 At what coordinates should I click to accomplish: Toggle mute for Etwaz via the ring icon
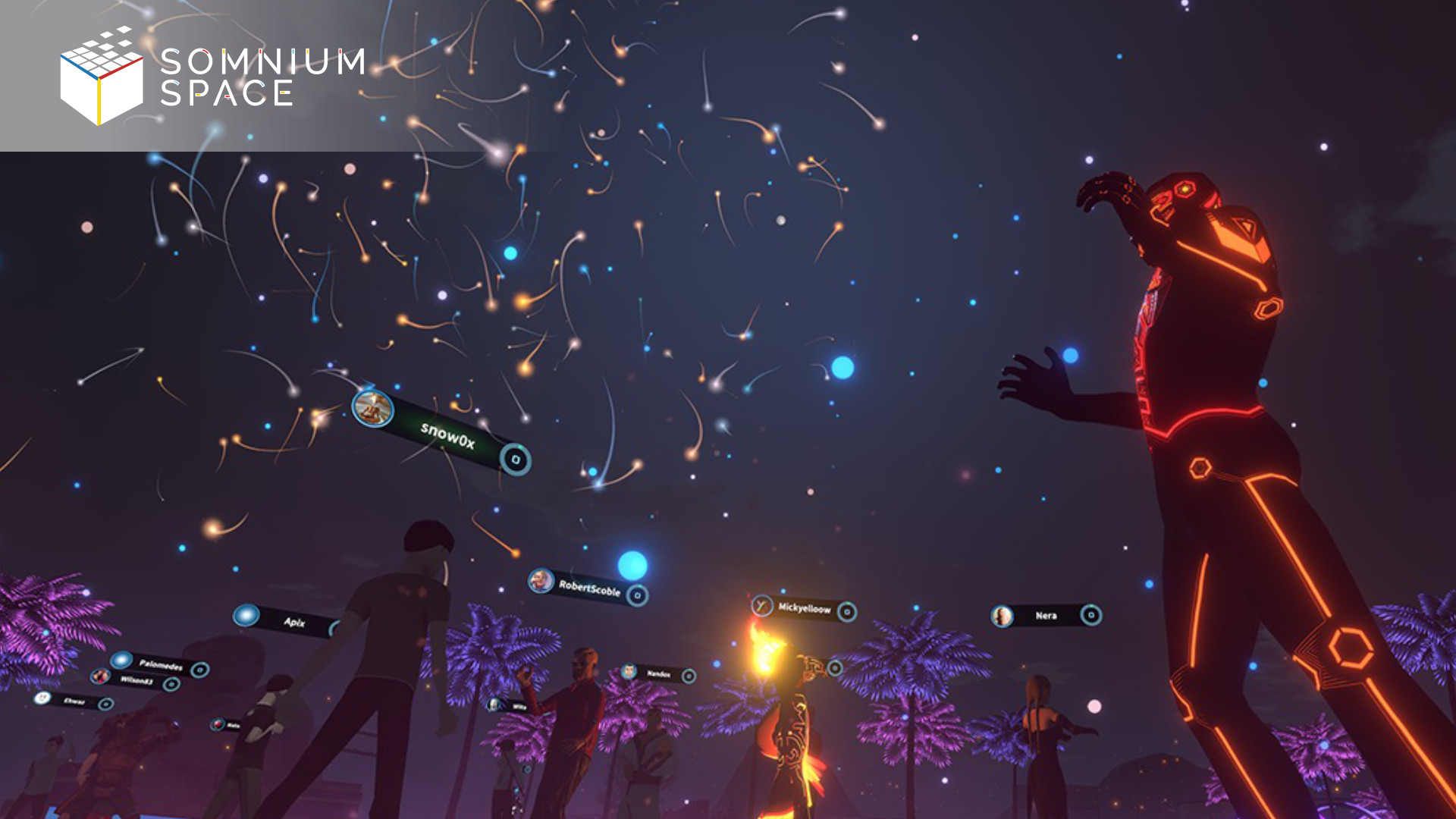(106, 704)
